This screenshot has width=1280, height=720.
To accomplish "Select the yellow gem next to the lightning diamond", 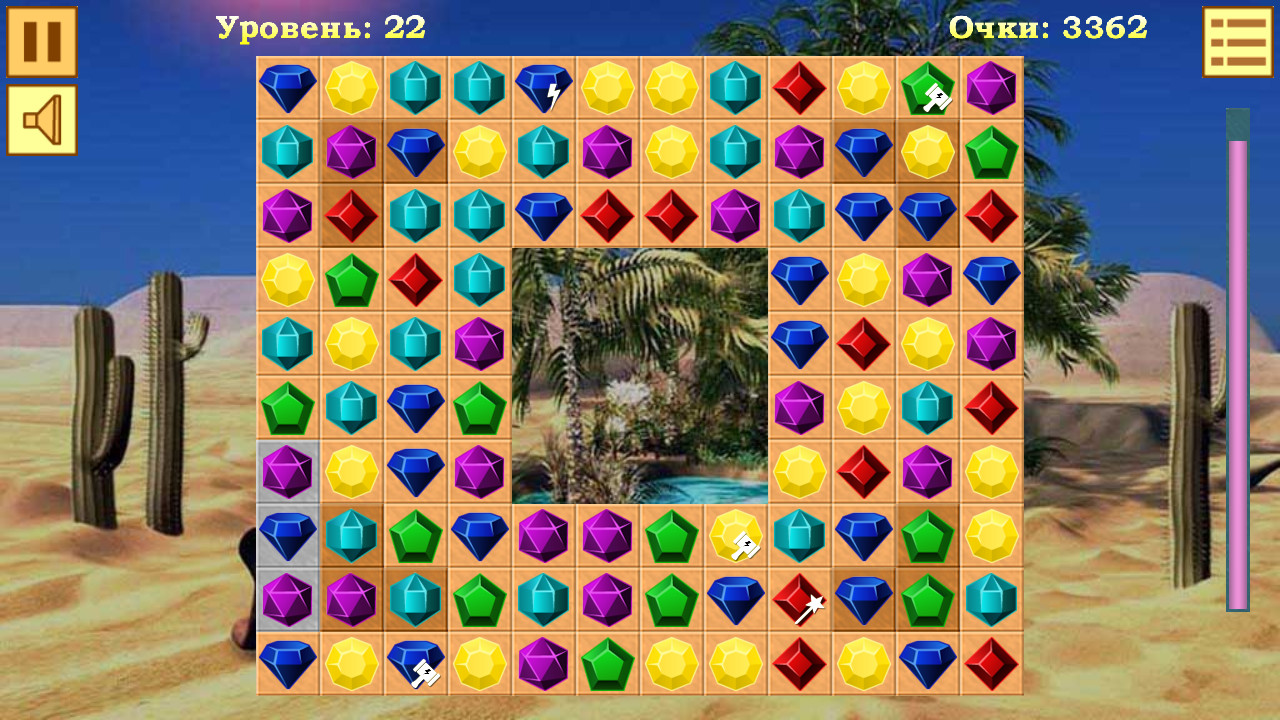I will (607, 90).
